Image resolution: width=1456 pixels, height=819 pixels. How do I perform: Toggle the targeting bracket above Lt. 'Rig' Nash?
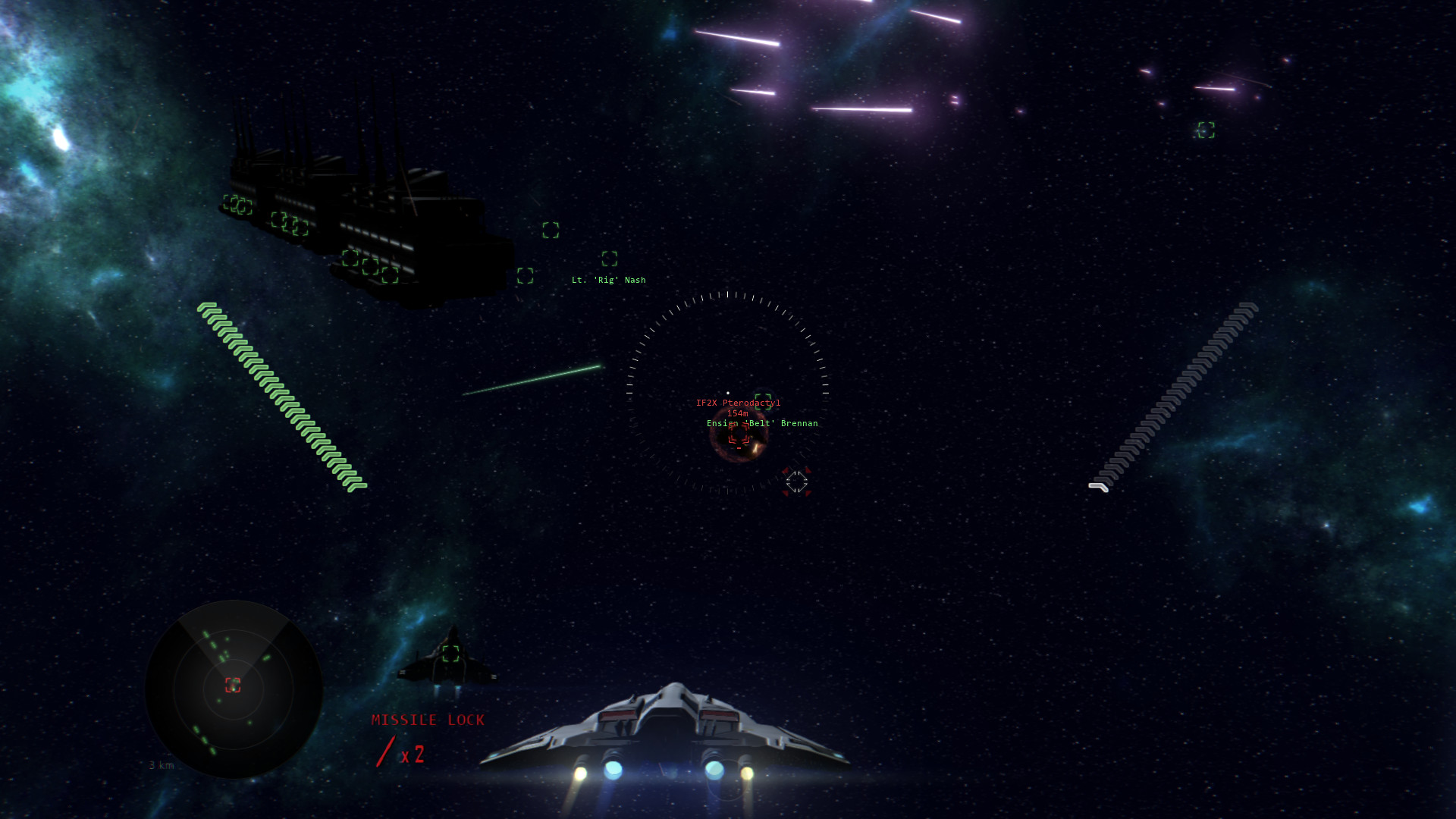[x=610, y=259]
